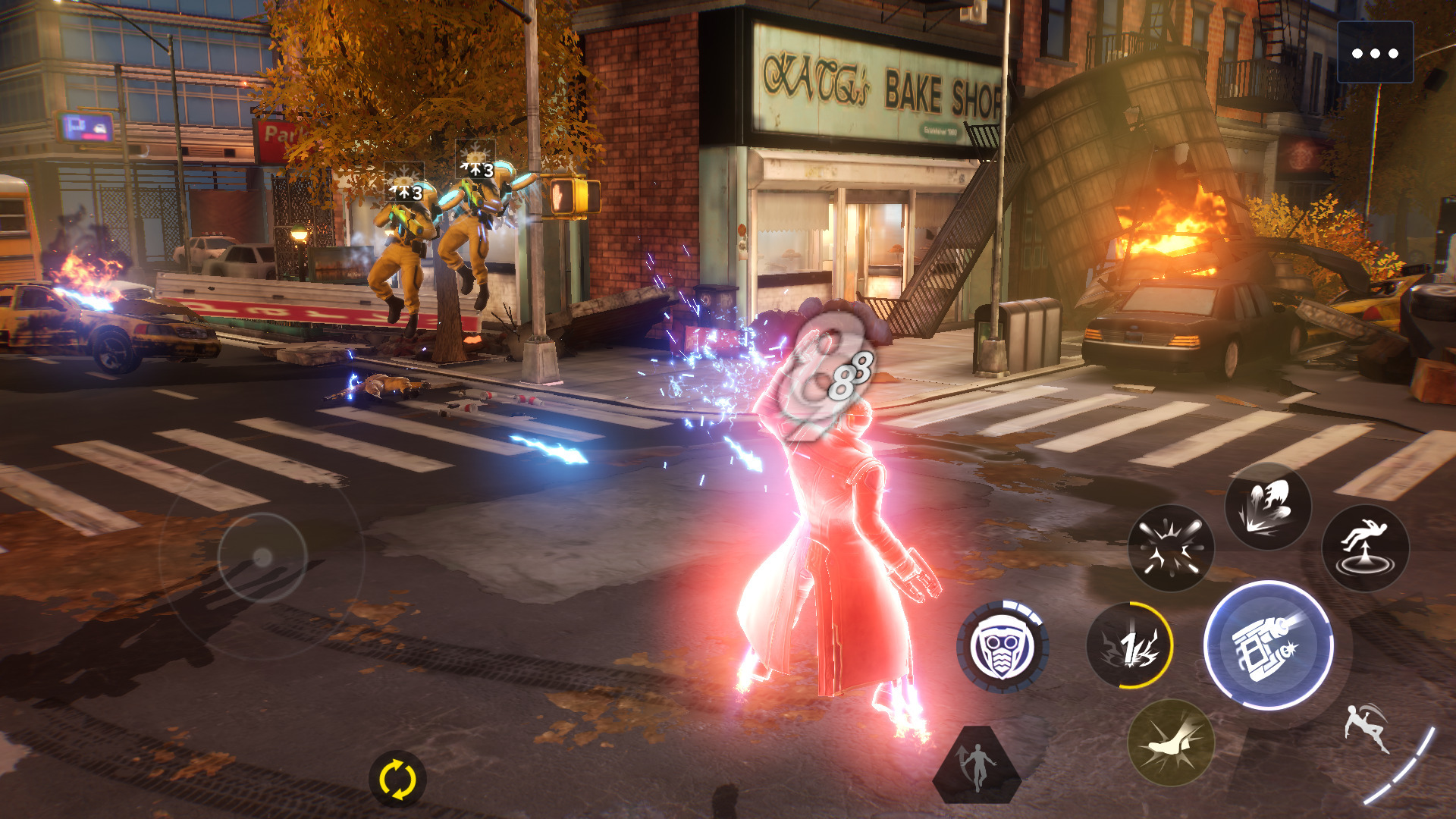Image resolution: width=1456 pixels, height=819 pixels.
Task: Cast the flame blast skill
Action: (x=1268, y=506)
